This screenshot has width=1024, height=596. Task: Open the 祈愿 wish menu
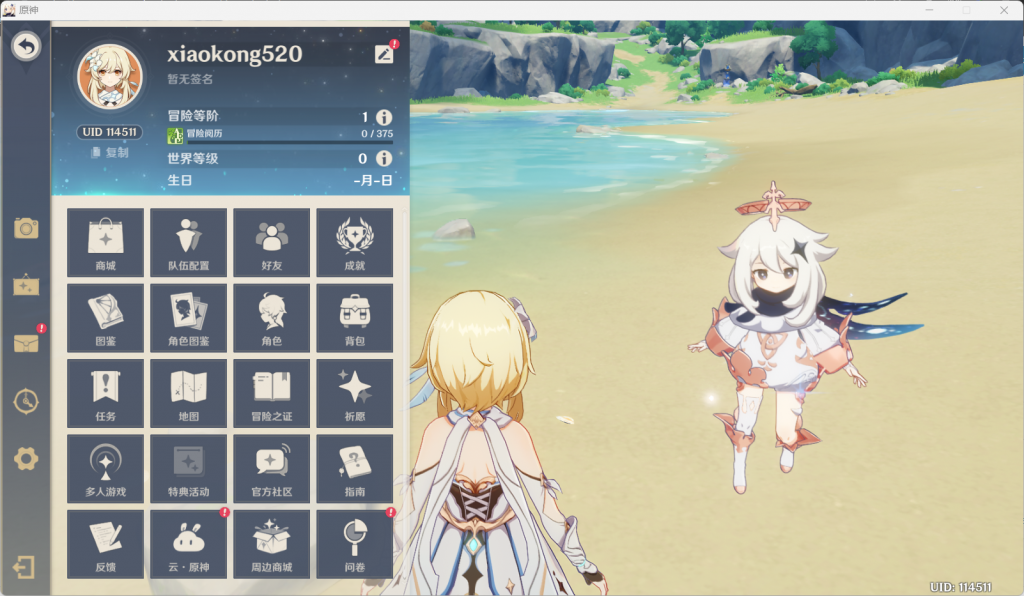point(354,392)
